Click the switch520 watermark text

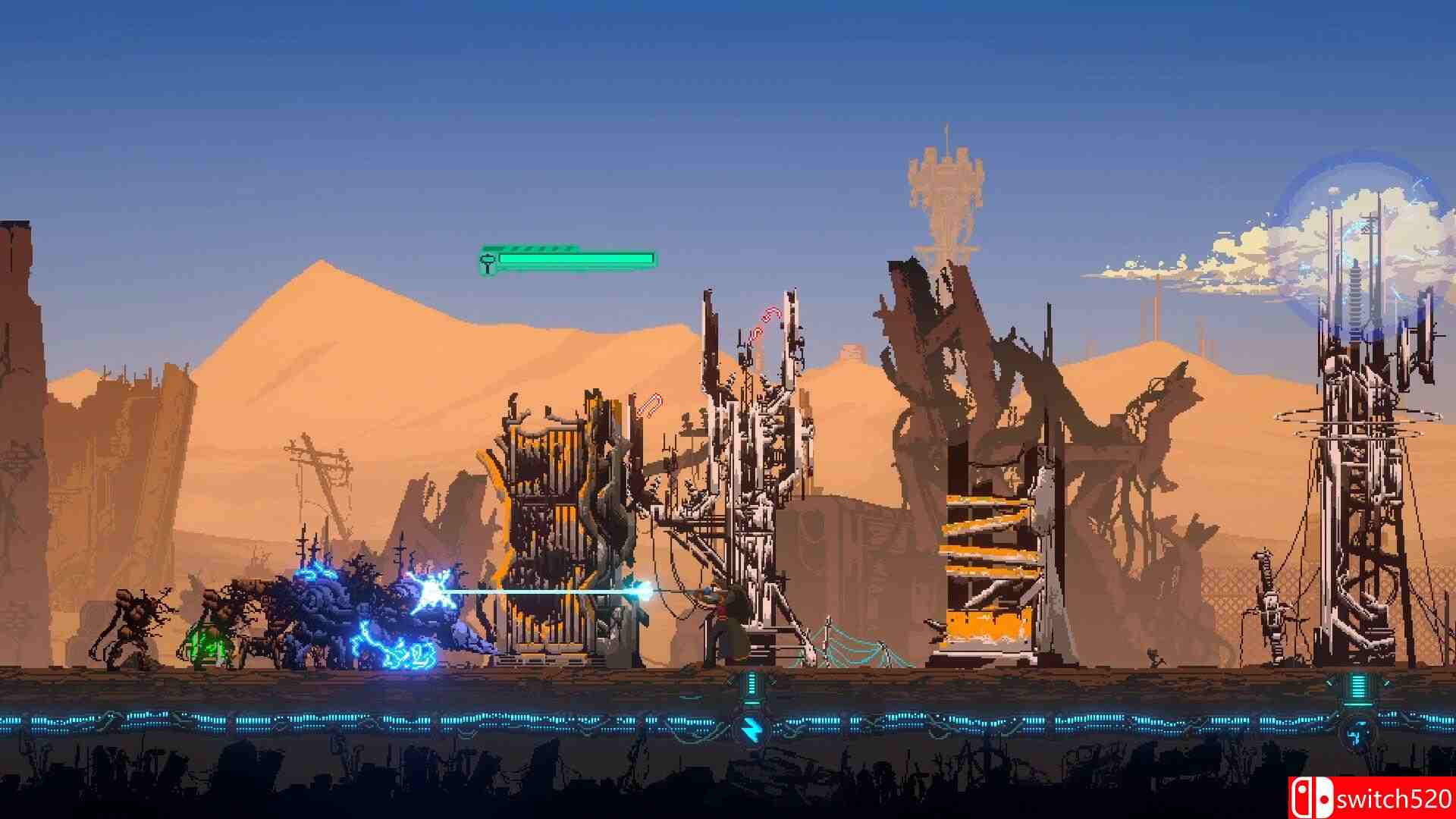click(x=1395, y=797)
